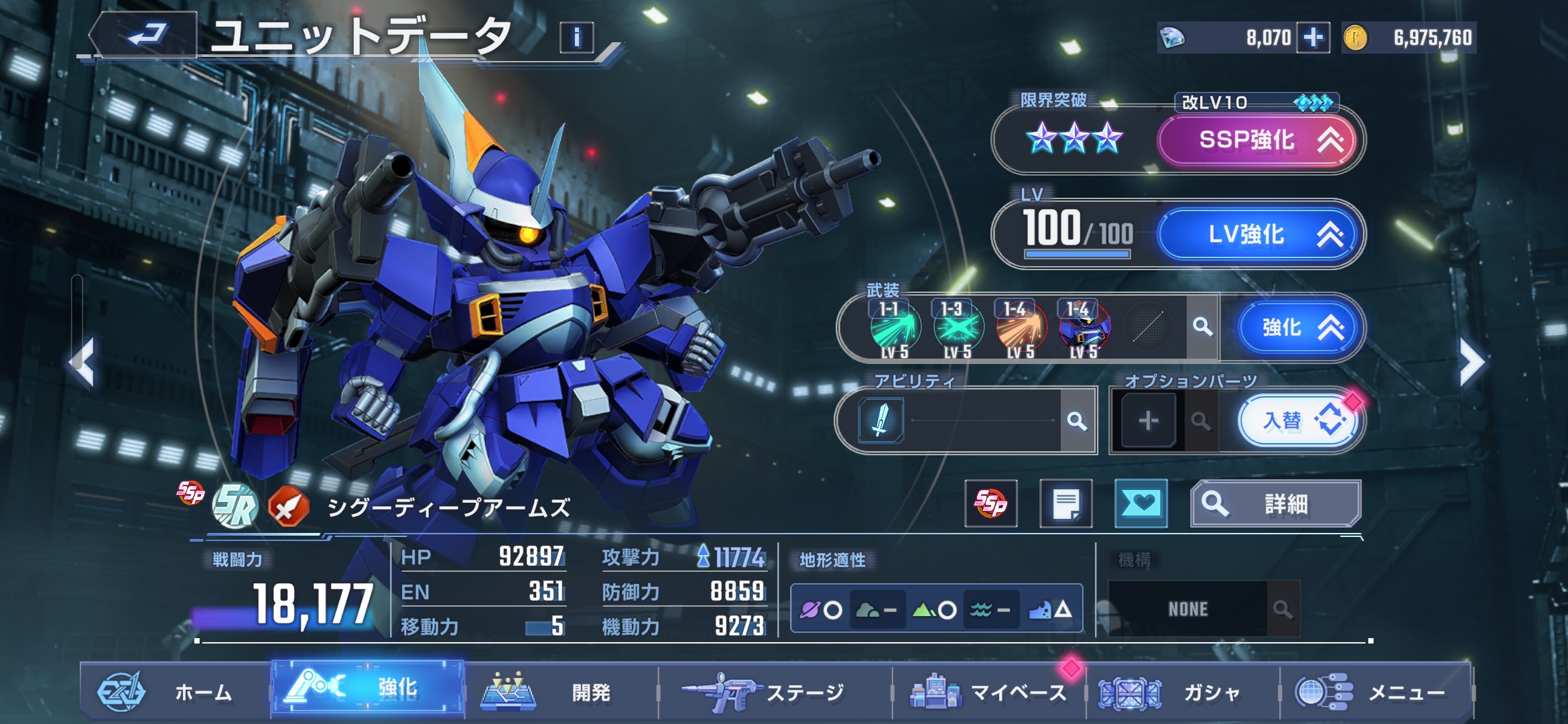The image size is (1568, 724).
Task: Open the note memo icon
Action: coord(1065,504)
